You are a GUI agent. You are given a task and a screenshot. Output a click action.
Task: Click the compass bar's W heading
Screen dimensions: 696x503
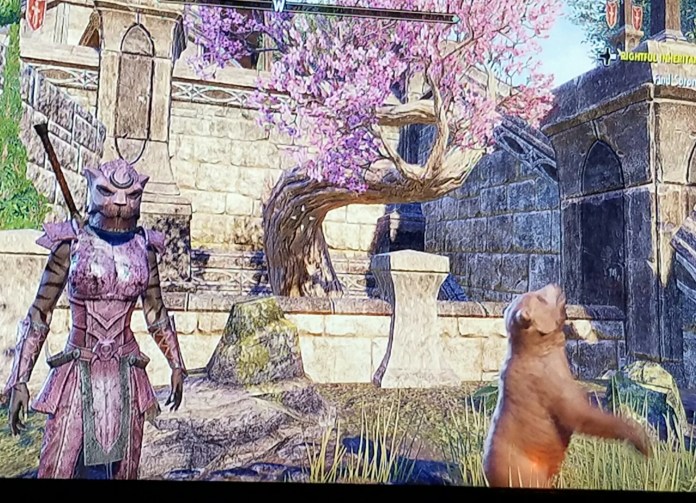(x=278, y=6)
